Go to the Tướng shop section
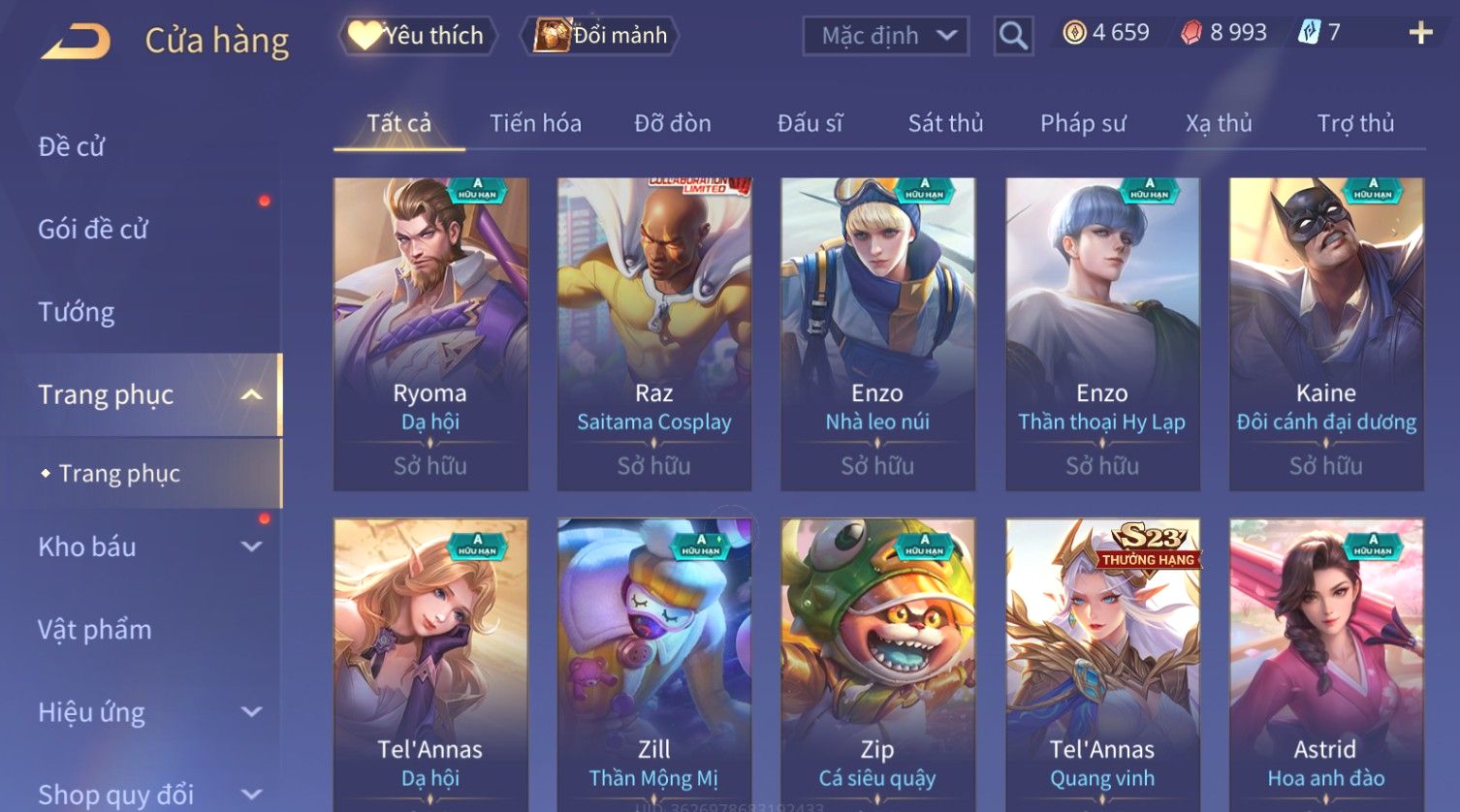The height and width of the screenshot is (812, 1460). 77,312
